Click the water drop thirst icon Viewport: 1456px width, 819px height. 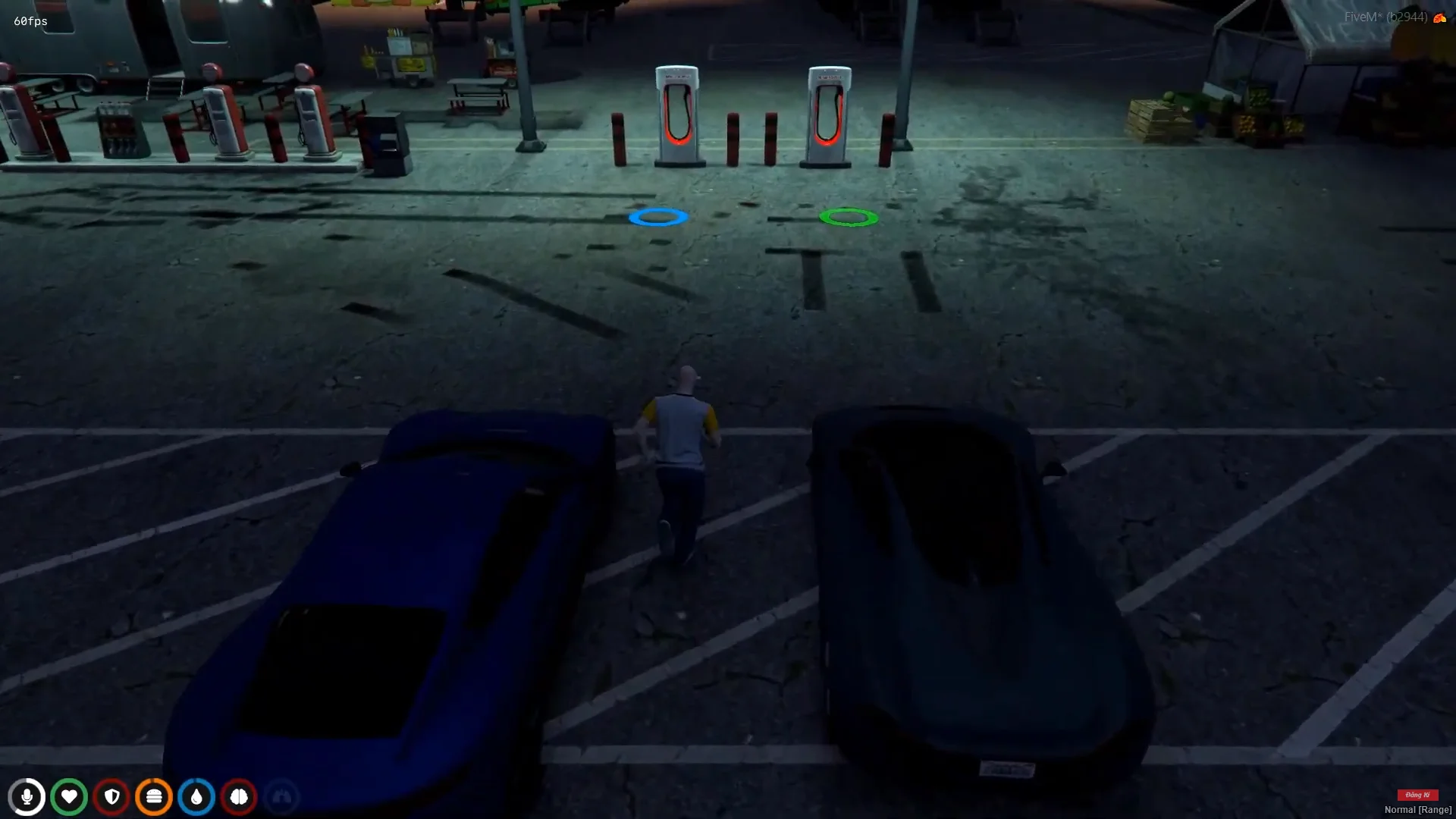[196, 797]
